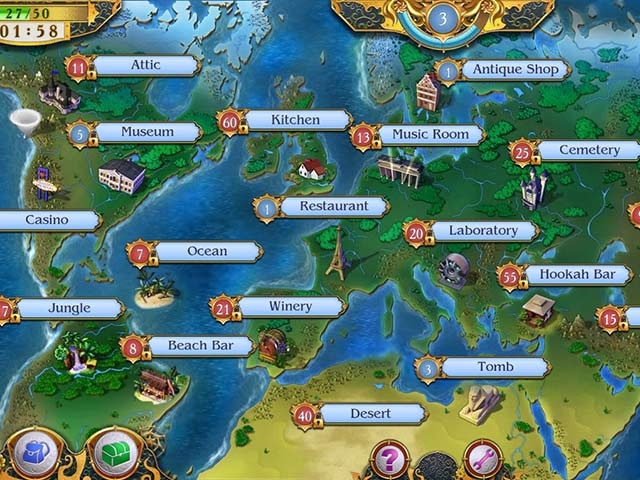Pick the Ocean level

pos(207,252)
